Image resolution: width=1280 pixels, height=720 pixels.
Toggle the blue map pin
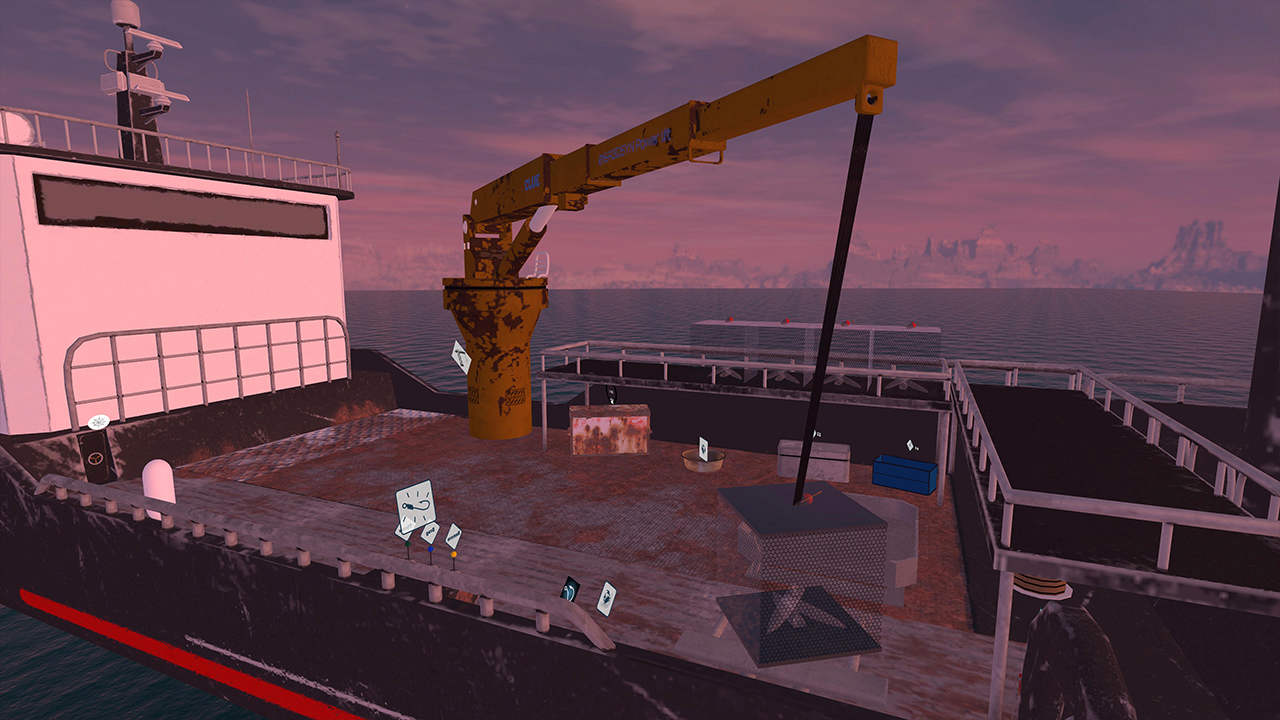coord(431,549)
